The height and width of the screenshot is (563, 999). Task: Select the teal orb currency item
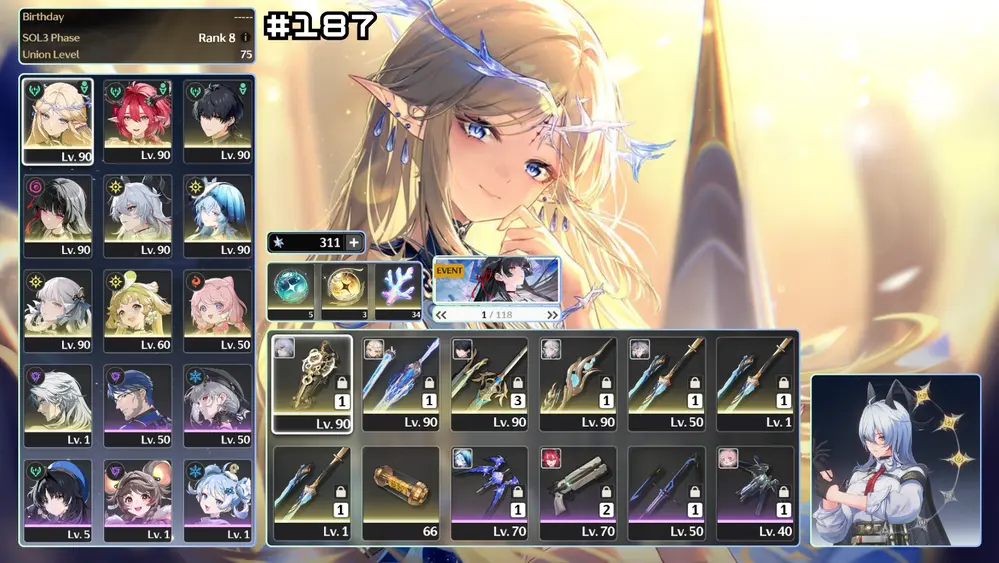(293, 290)
